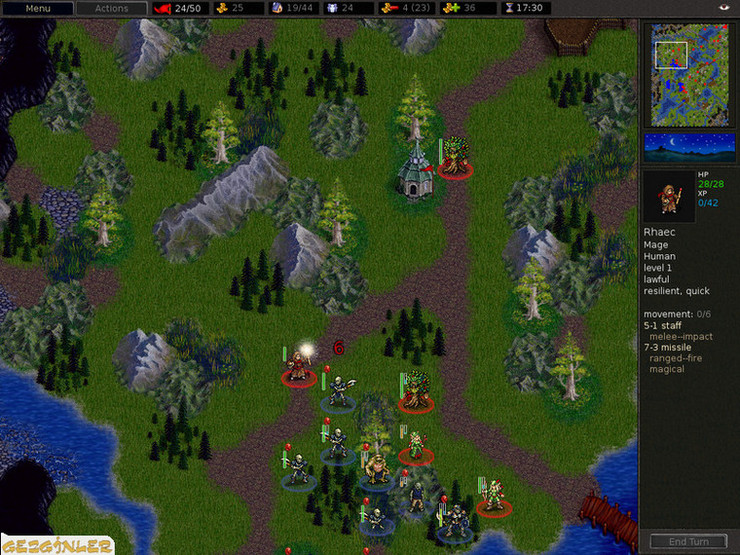Click Rhaec's unit portrait in the sidebar

(x=667, y=196)
